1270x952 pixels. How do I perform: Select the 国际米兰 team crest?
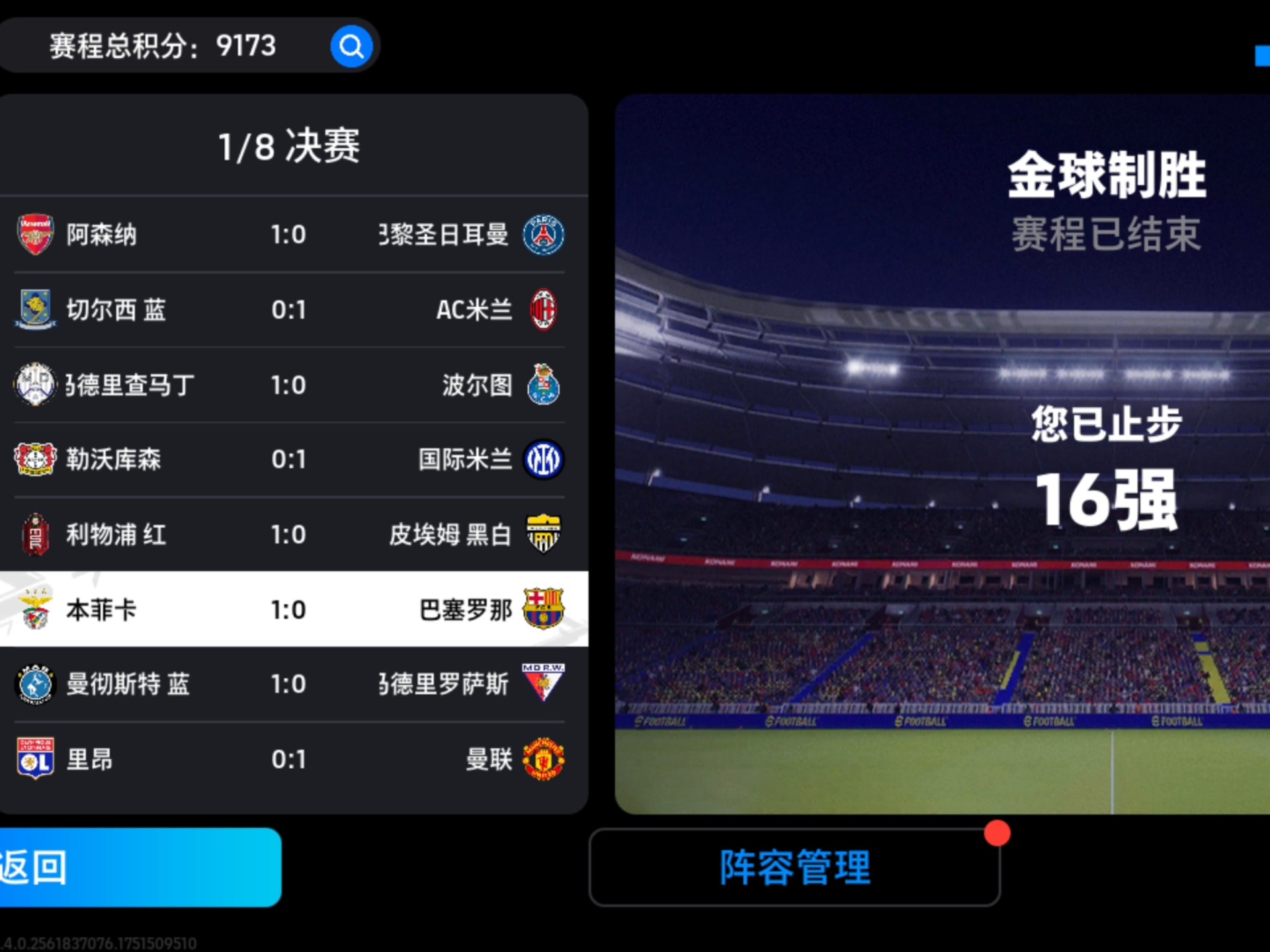(x=544, y=459)
